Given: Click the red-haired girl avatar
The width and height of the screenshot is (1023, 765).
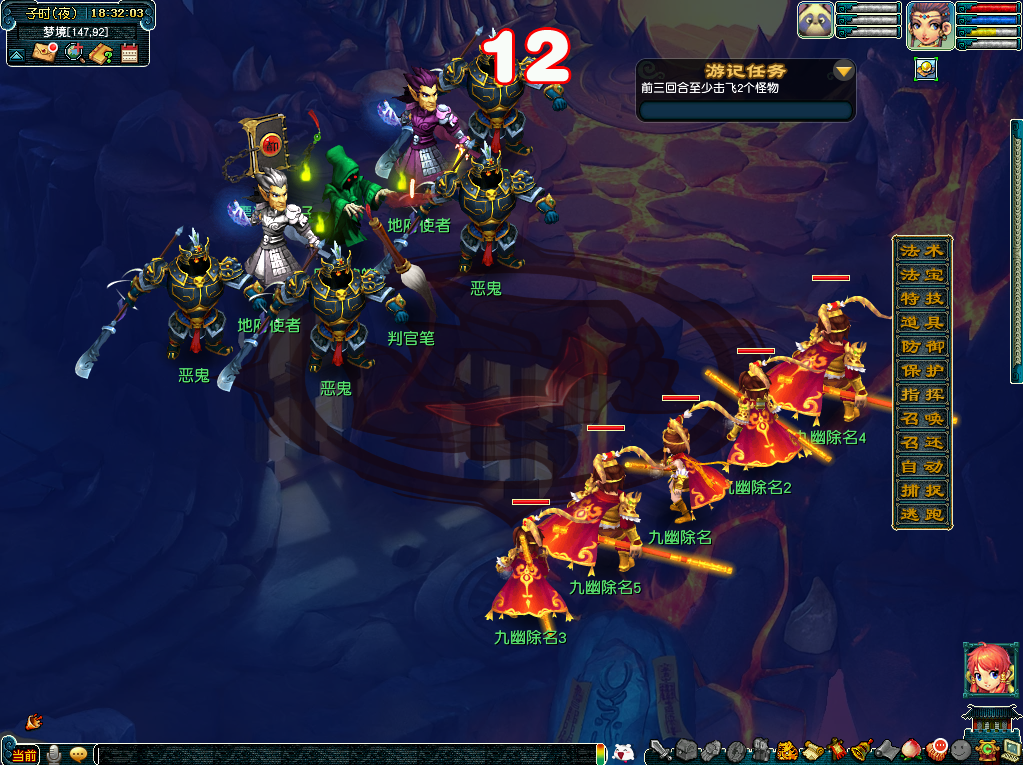Looking at the screenshot, I should (x=983, y=669).
